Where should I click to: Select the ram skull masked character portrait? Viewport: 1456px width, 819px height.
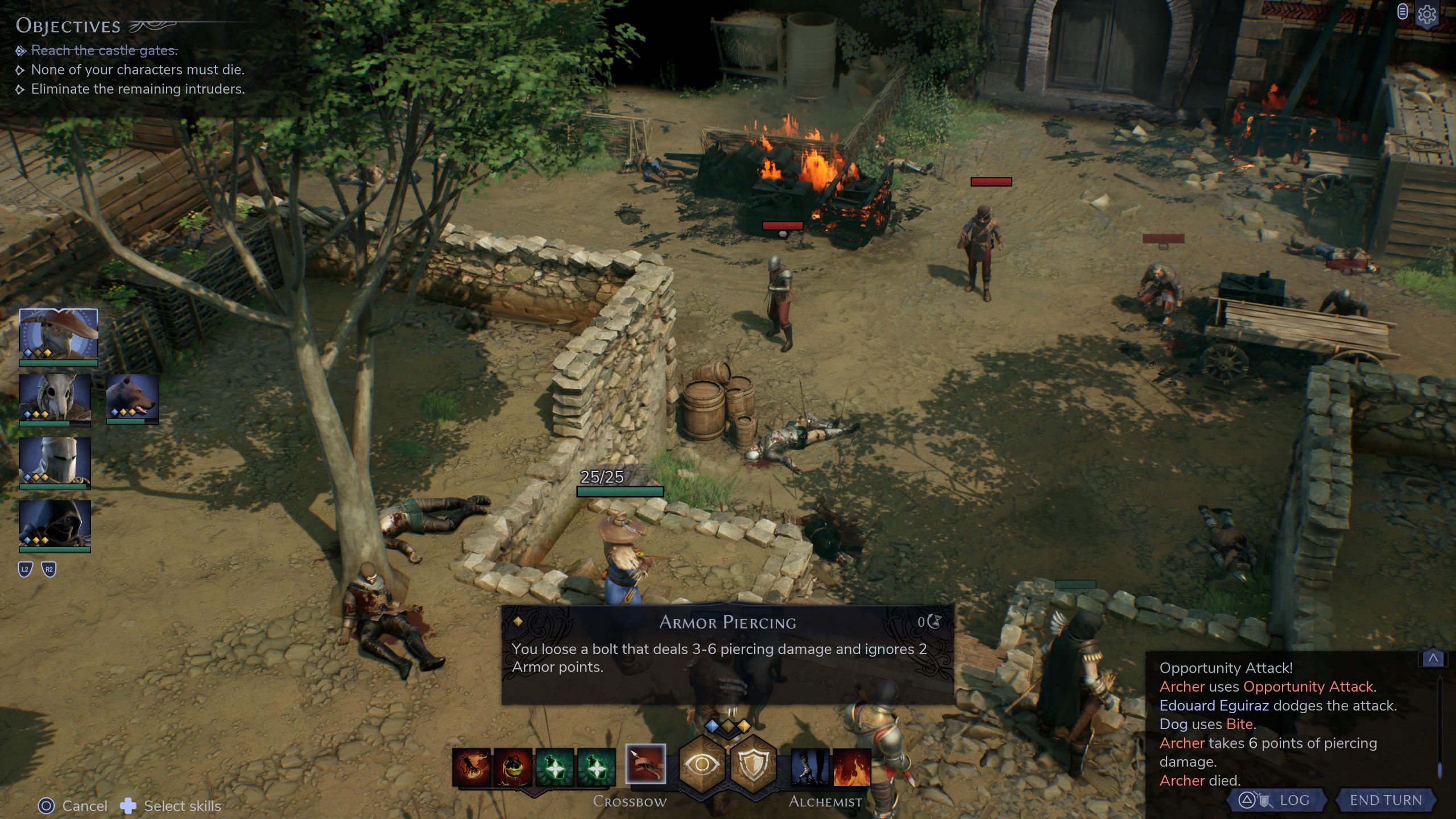coord(55,398)
